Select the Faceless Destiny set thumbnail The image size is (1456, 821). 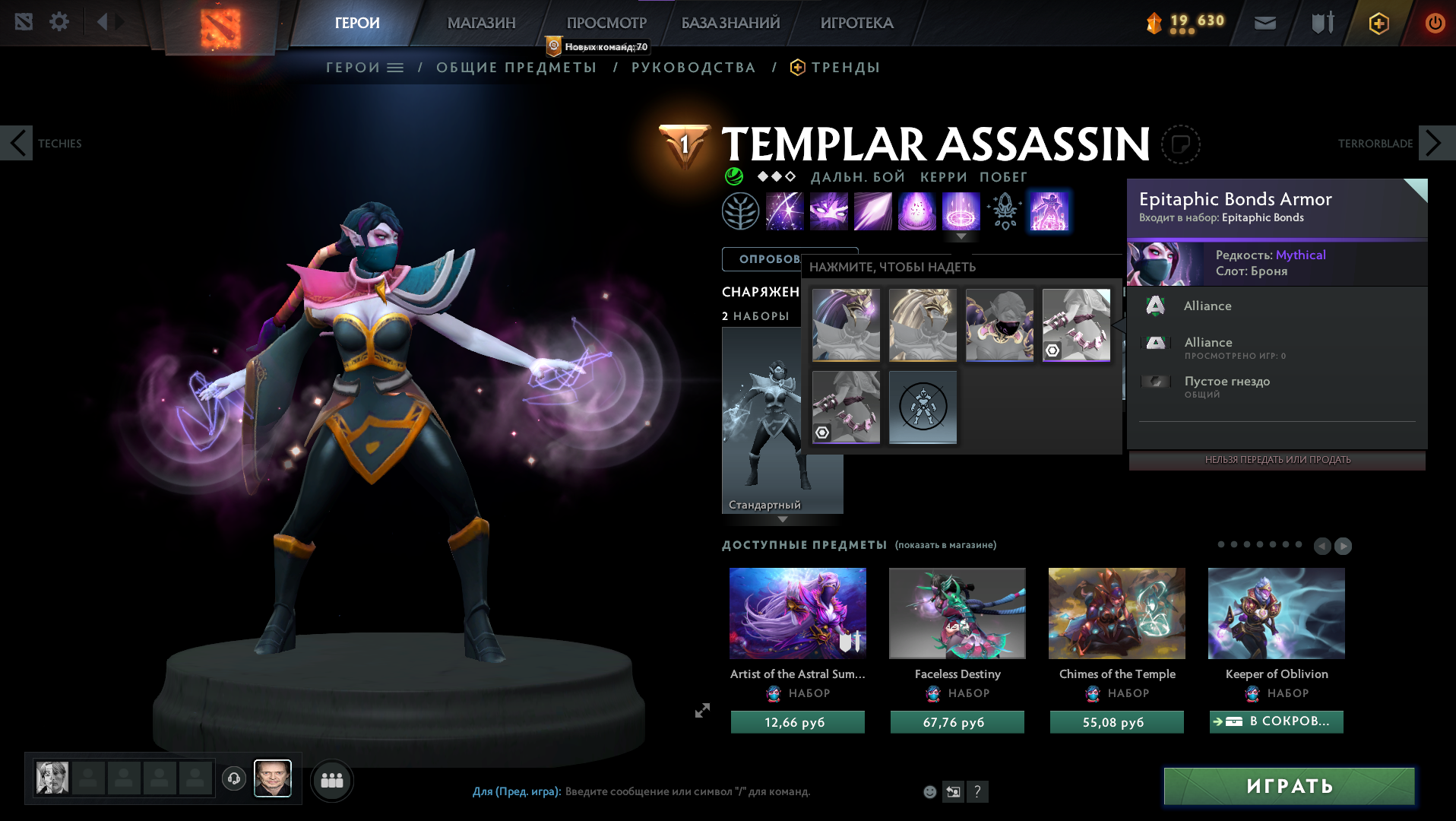click(x=956, y=613)
